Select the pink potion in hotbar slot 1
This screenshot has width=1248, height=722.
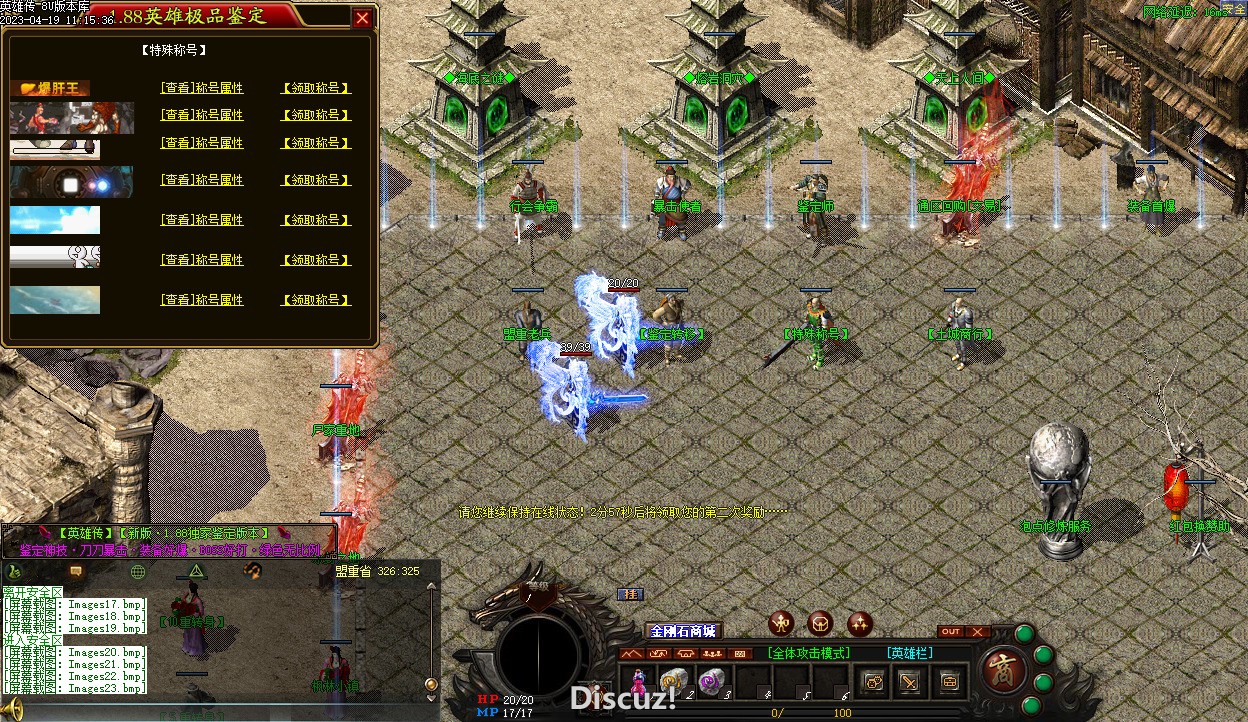(637, 681)
